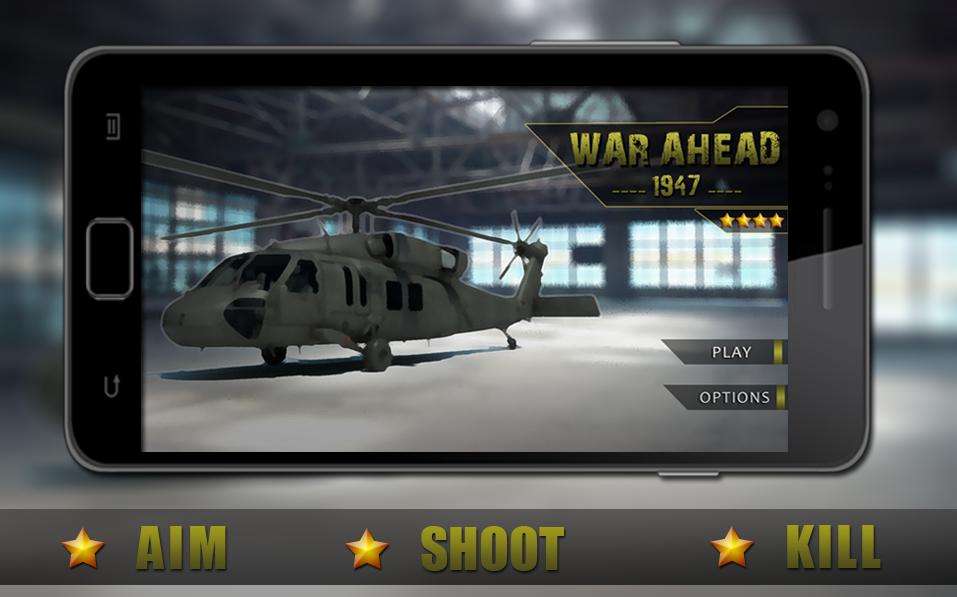Tap the phone's home button

click(x=109, y=257)
